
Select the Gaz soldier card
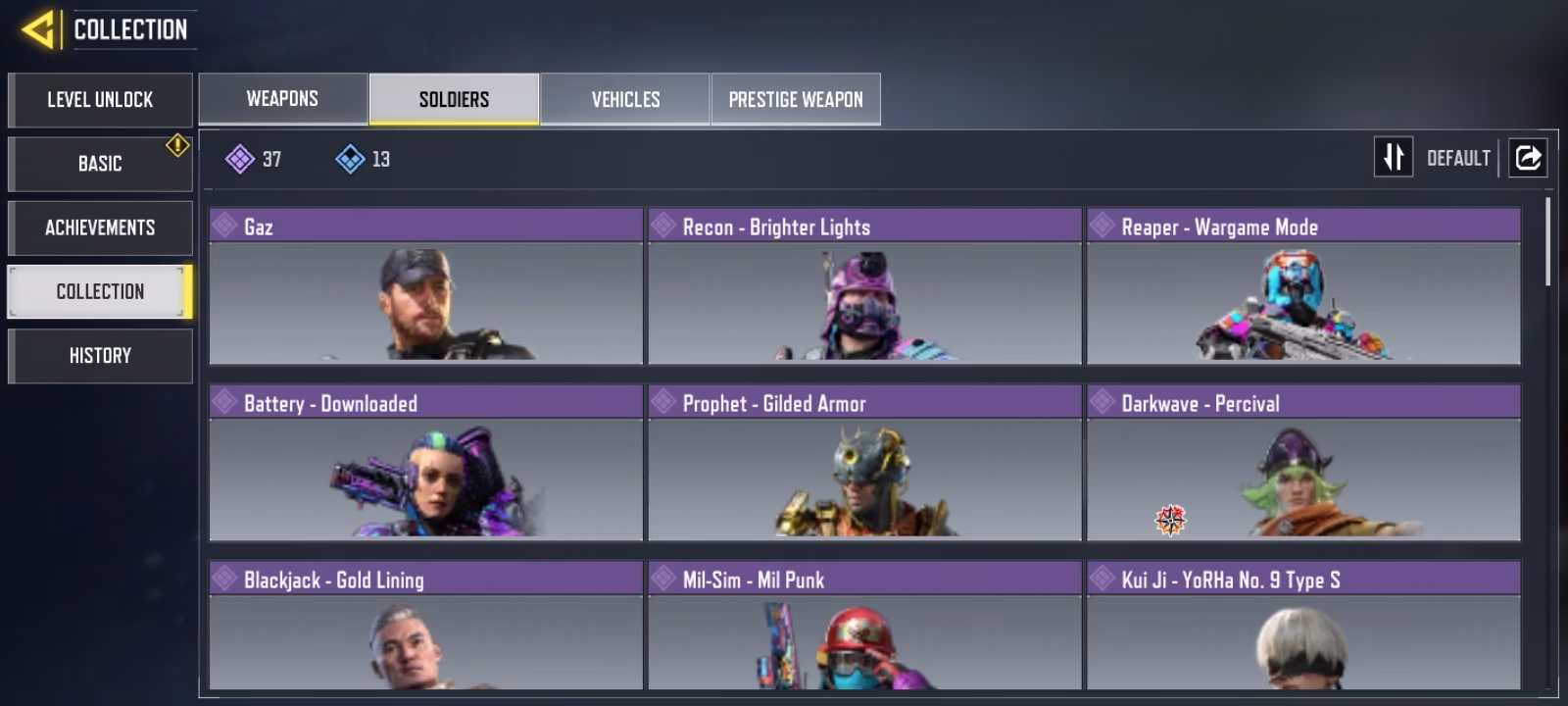[x=425, y=286]
